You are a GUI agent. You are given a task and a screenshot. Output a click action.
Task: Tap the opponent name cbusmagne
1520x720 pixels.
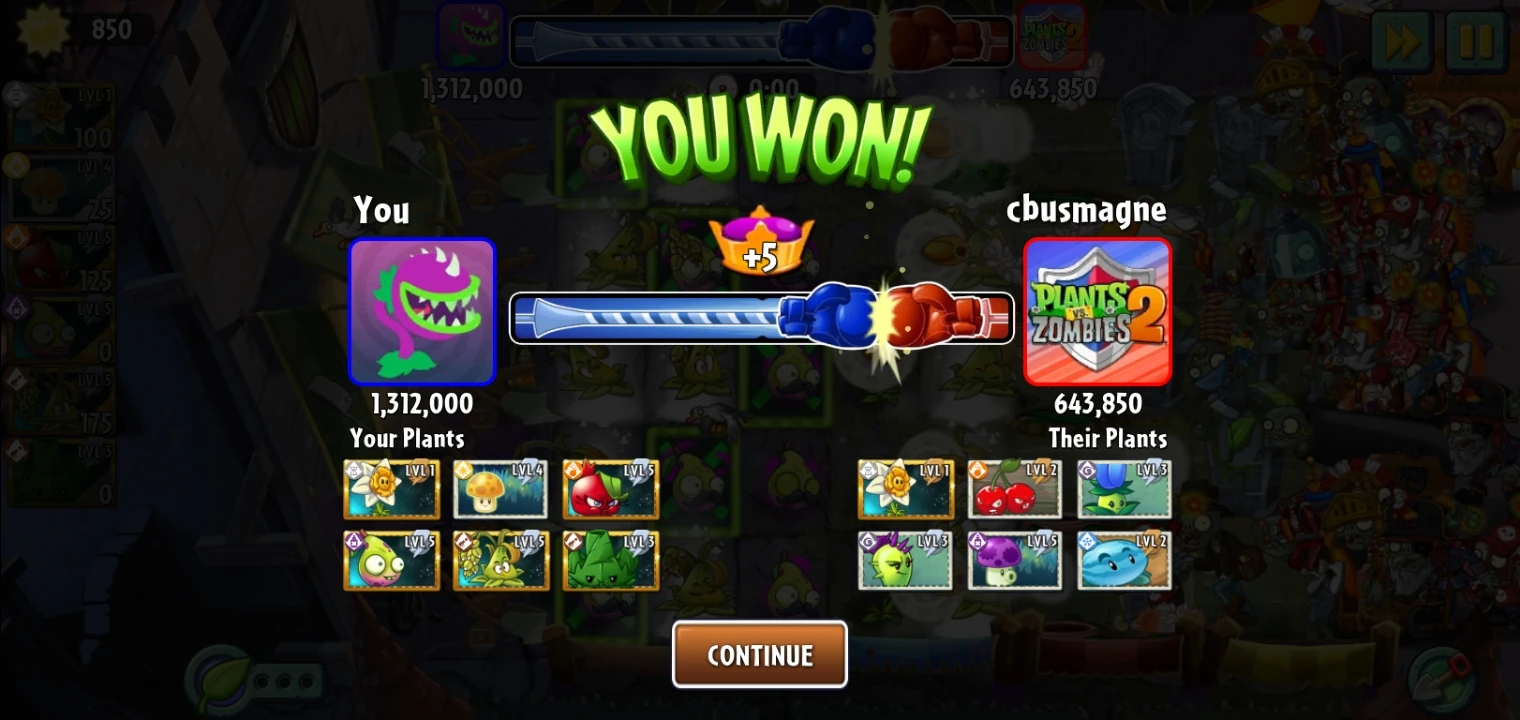click(1087, 210)
